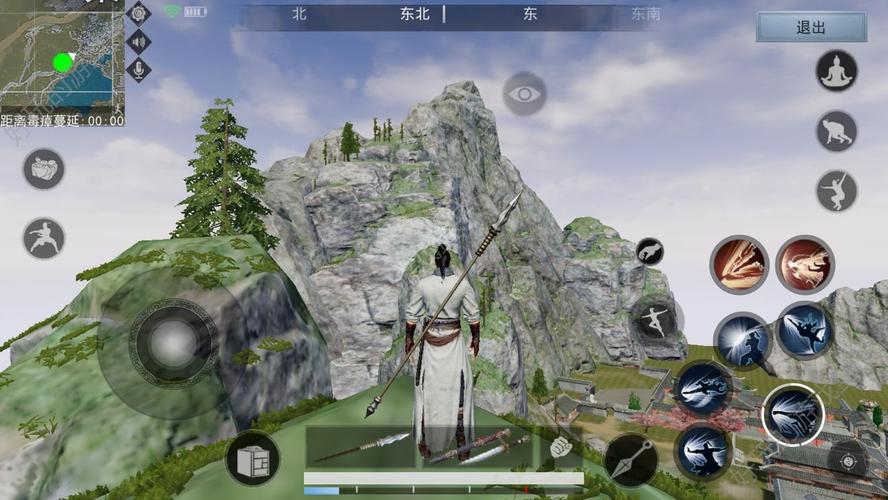This screenshot has height=500, width=888.
Task: Tap the martial stance icon below the bag
Action: (x=44, y=238)
